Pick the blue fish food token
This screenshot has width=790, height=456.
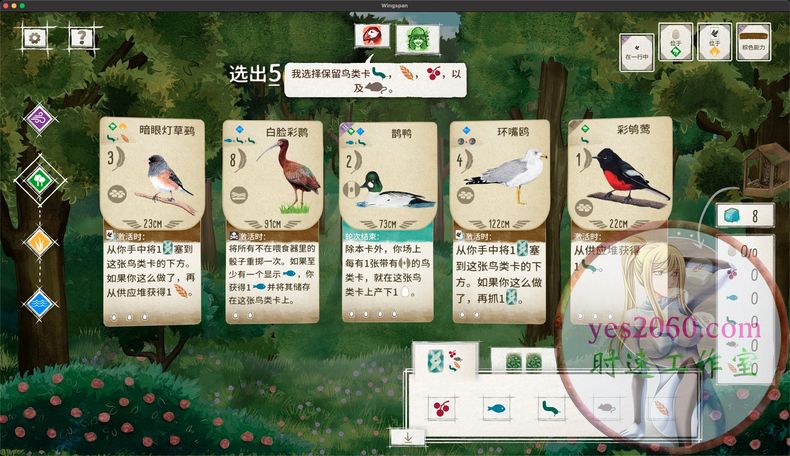[x=495, y=408]
